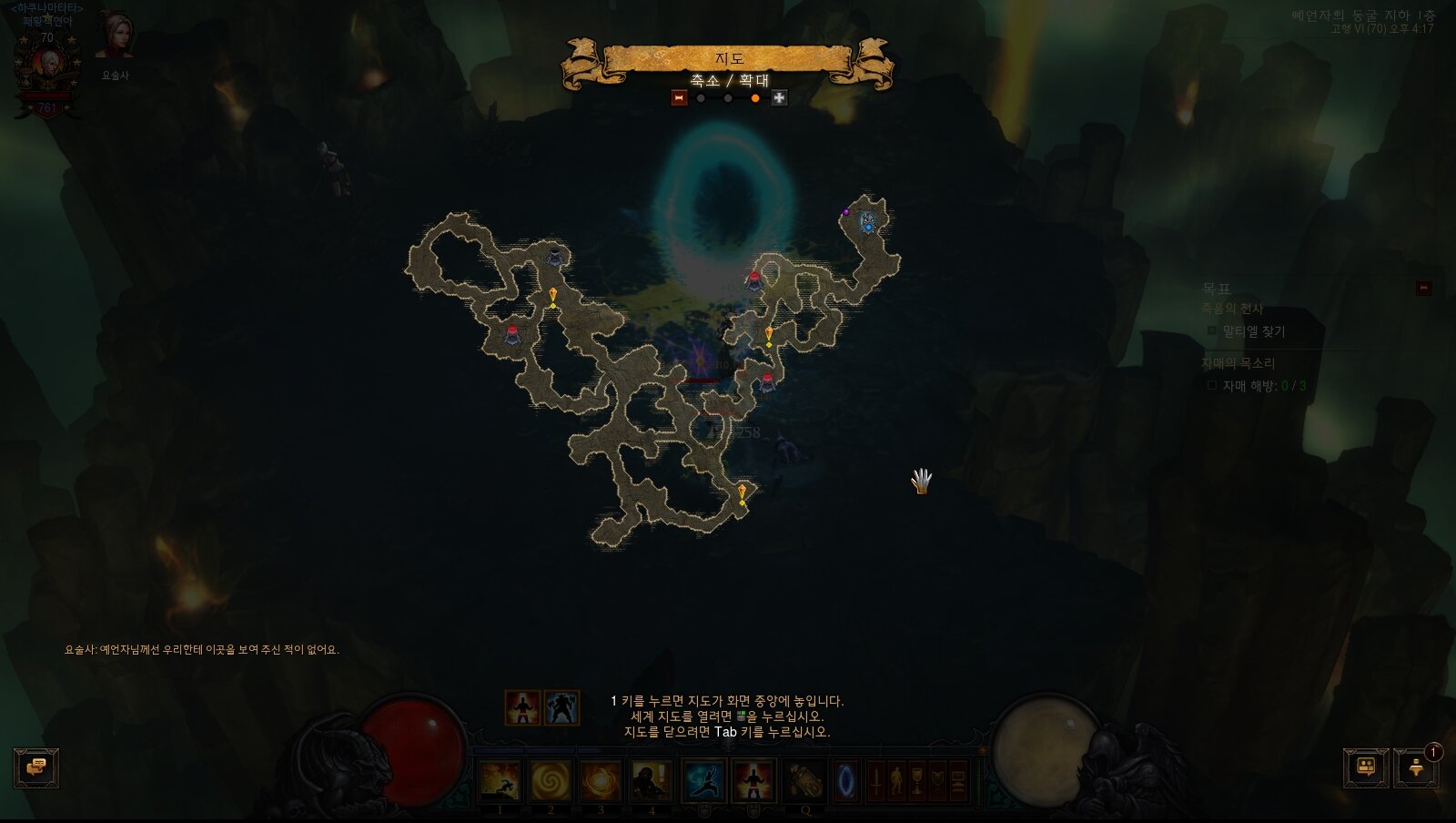The image size is (1456, 823).
Task: Activate the skill in hotbar slot 1
Action: click(500, 781)
